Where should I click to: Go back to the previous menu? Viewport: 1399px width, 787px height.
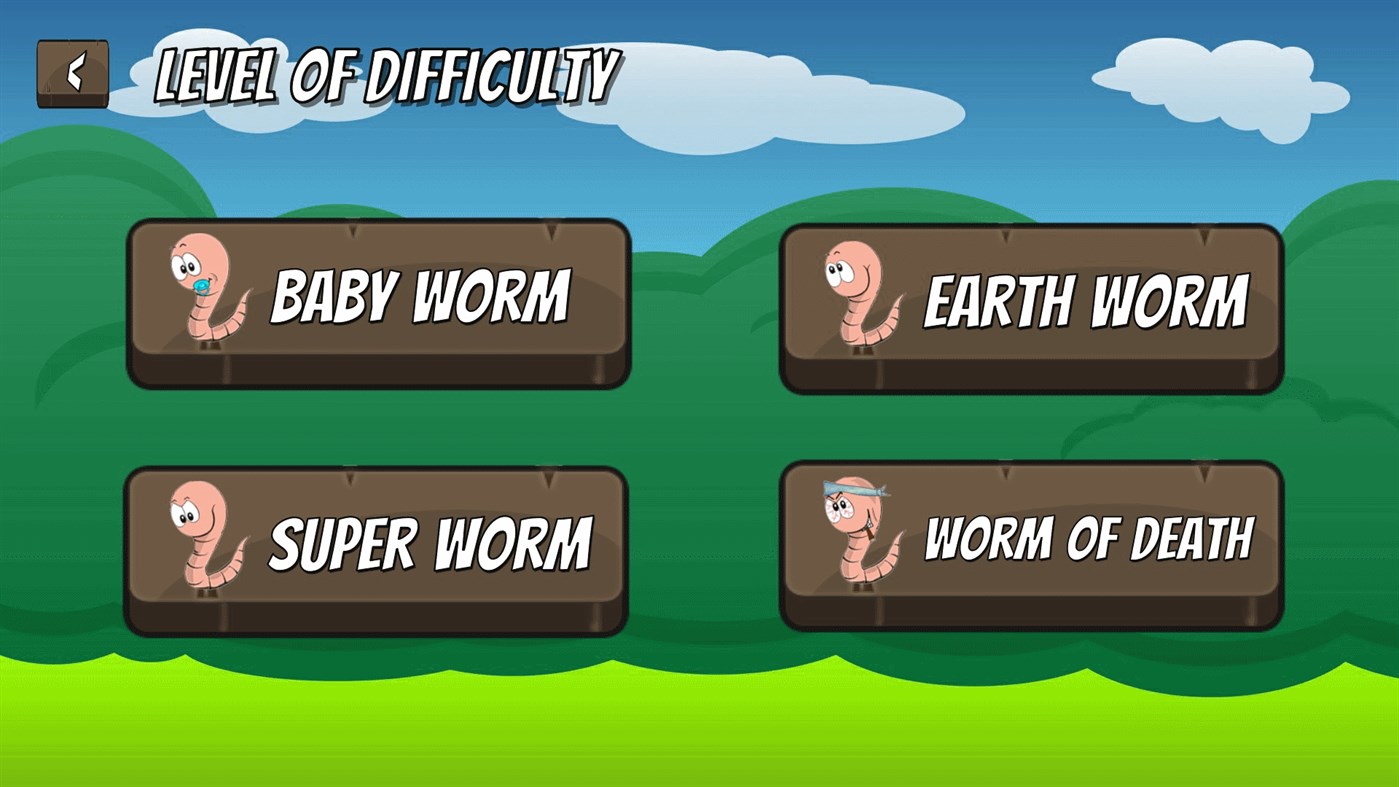pos(73,72)
